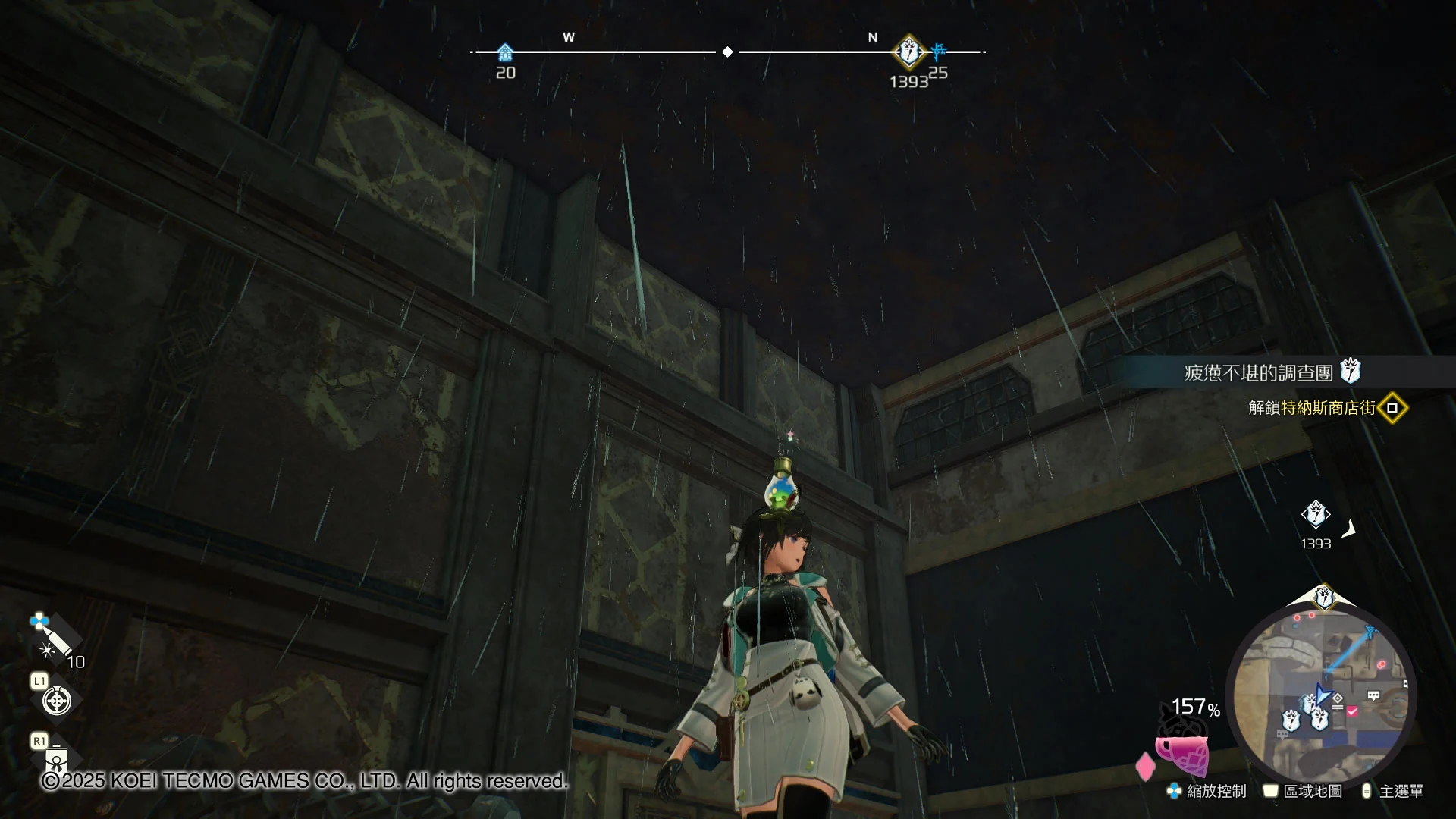Select the blue waypoint marker on the compass
Screen dimensions: 1456x819
click(939, 51)
